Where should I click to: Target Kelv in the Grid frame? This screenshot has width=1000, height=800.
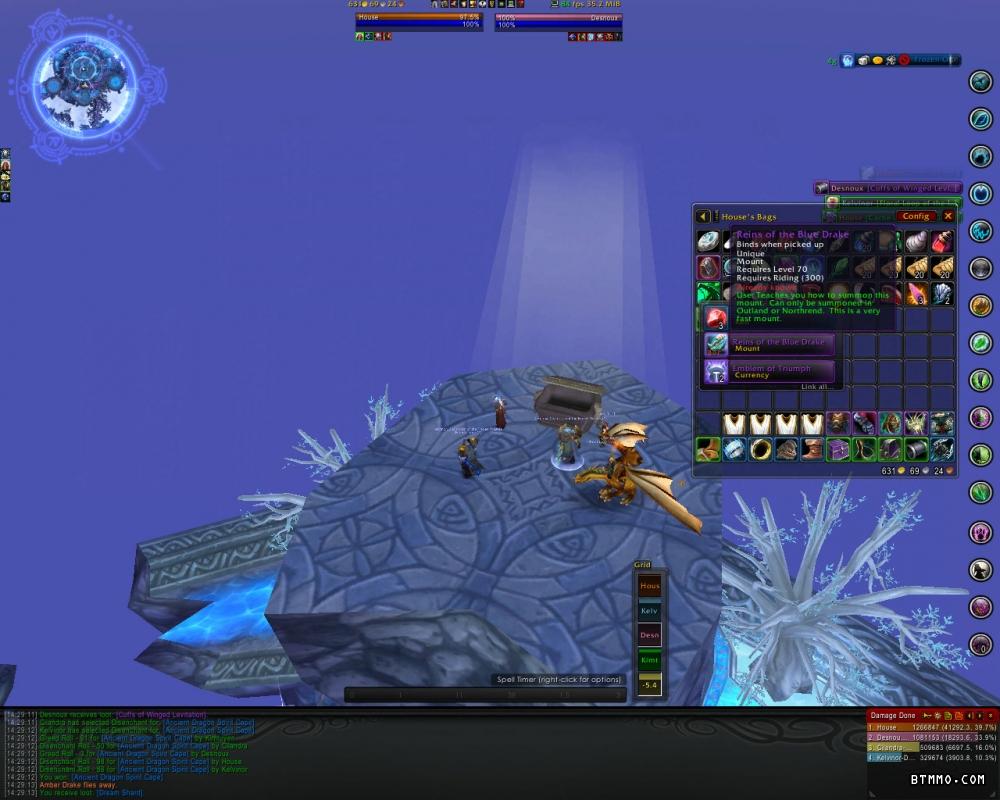coord(650,610)
